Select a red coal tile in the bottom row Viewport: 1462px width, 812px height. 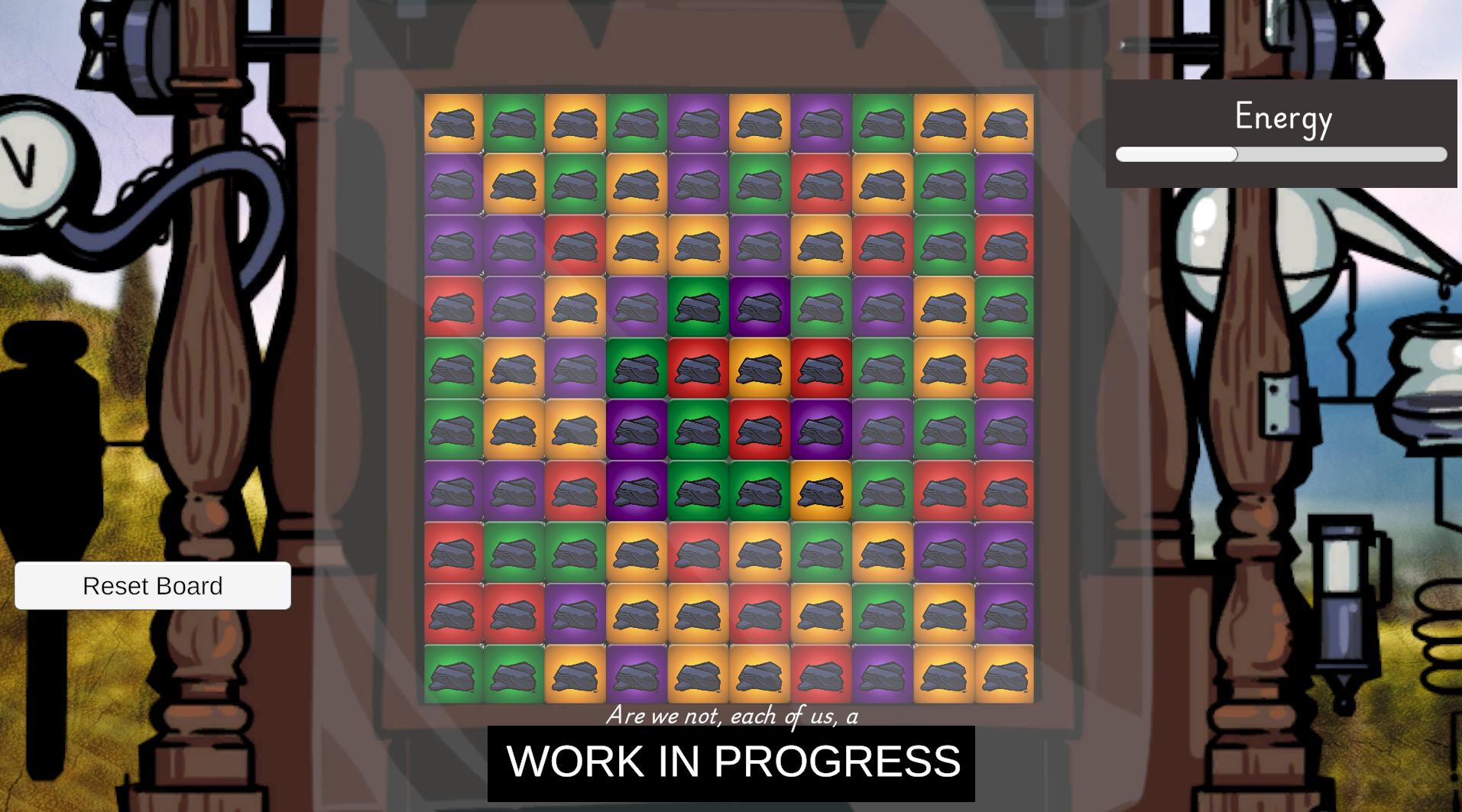point(821,675)
